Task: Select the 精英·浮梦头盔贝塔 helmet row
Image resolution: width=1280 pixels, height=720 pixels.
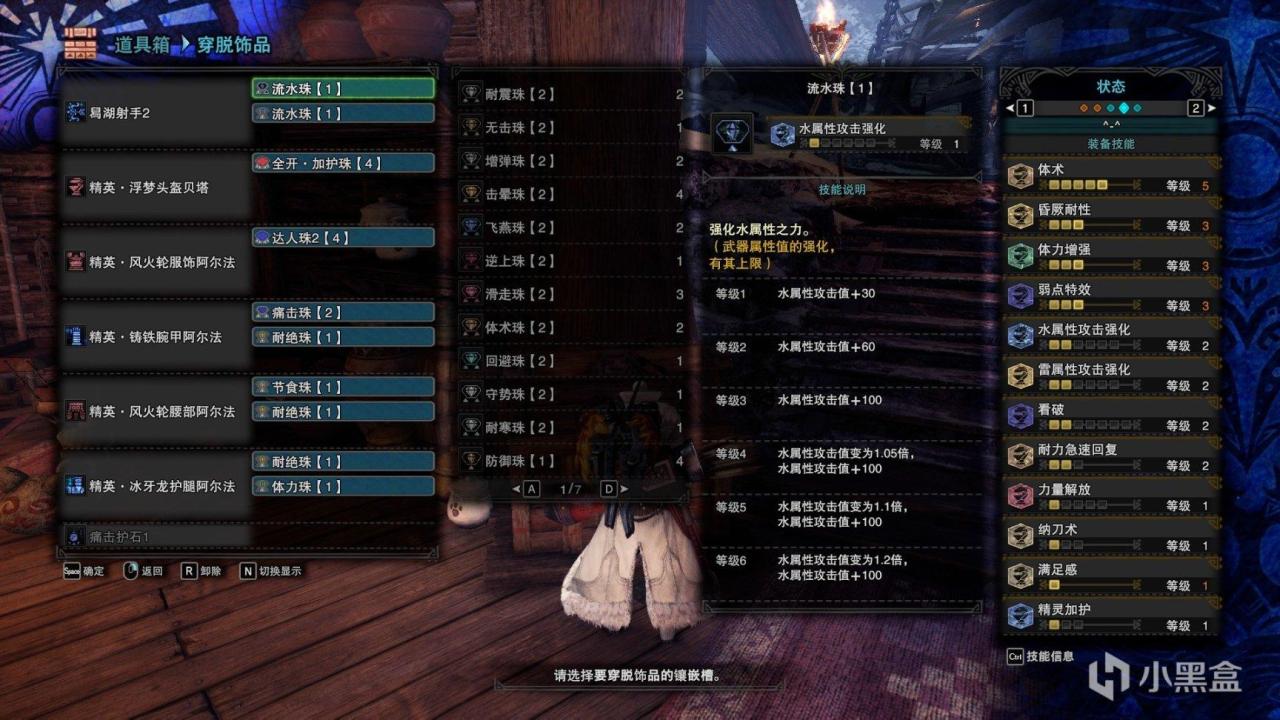Action: pyautogui.click(x=155, y=187)
